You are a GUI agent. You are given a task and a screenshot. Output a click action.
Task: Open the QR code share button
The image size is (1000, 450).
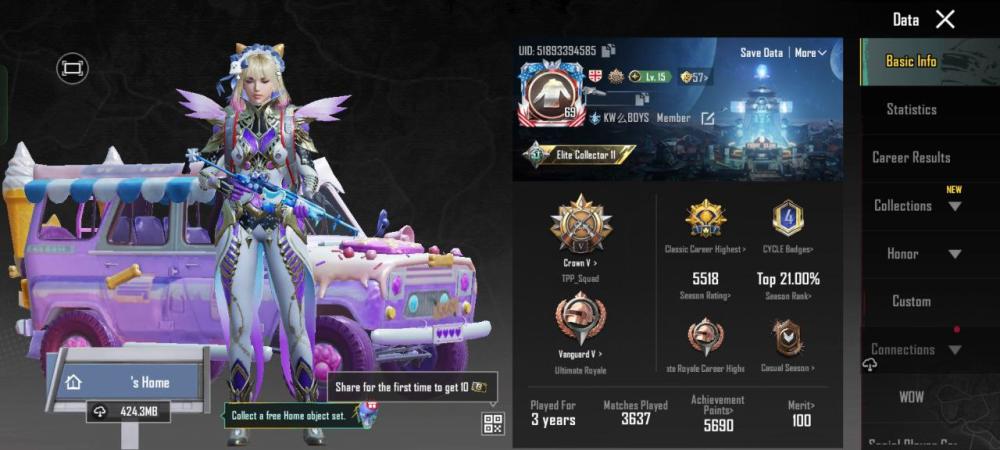point(493,423)
